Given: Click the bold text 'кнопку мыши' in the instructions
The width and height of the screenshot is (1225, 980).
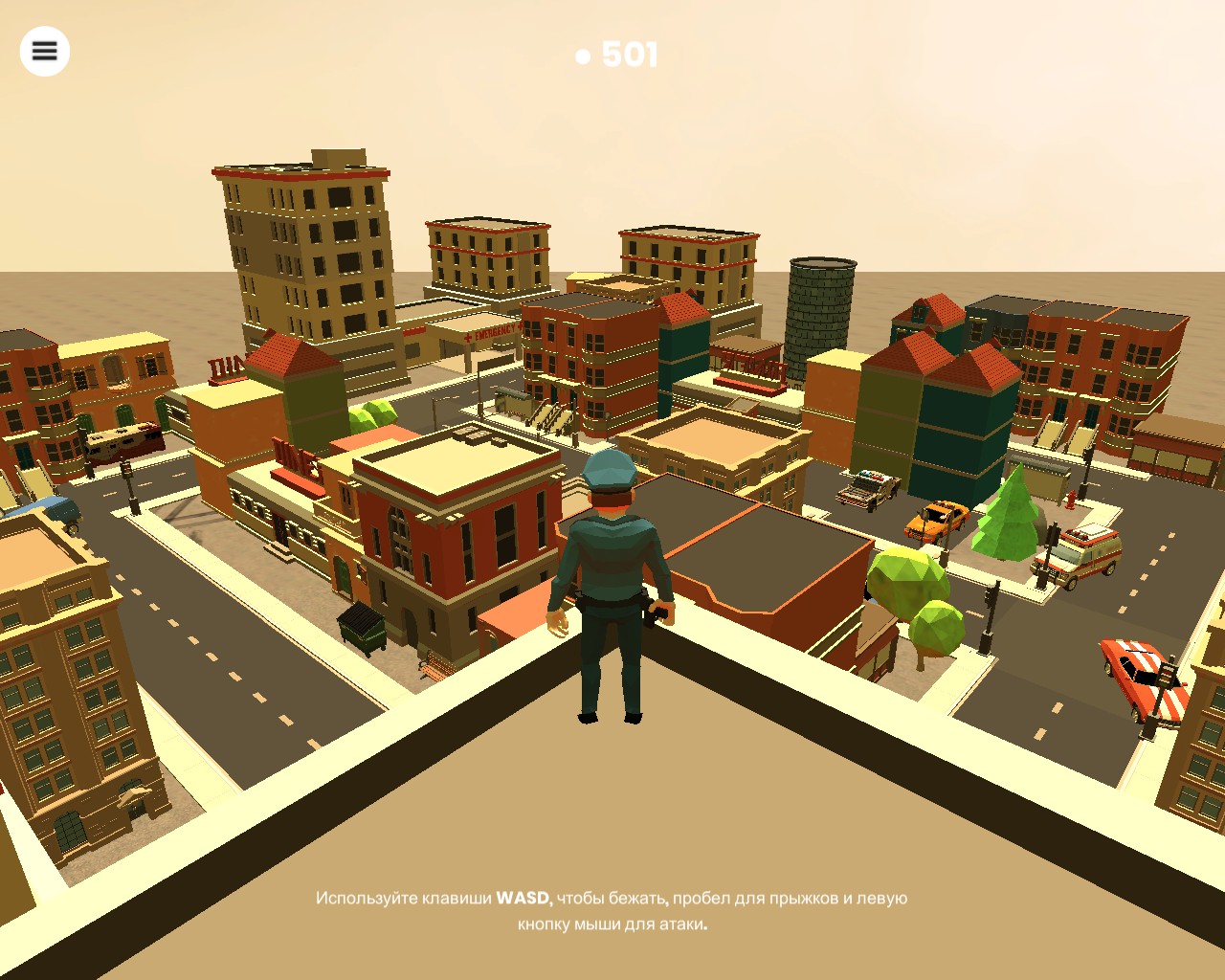Looking at the screenshot, I should (x=569, y=925).
